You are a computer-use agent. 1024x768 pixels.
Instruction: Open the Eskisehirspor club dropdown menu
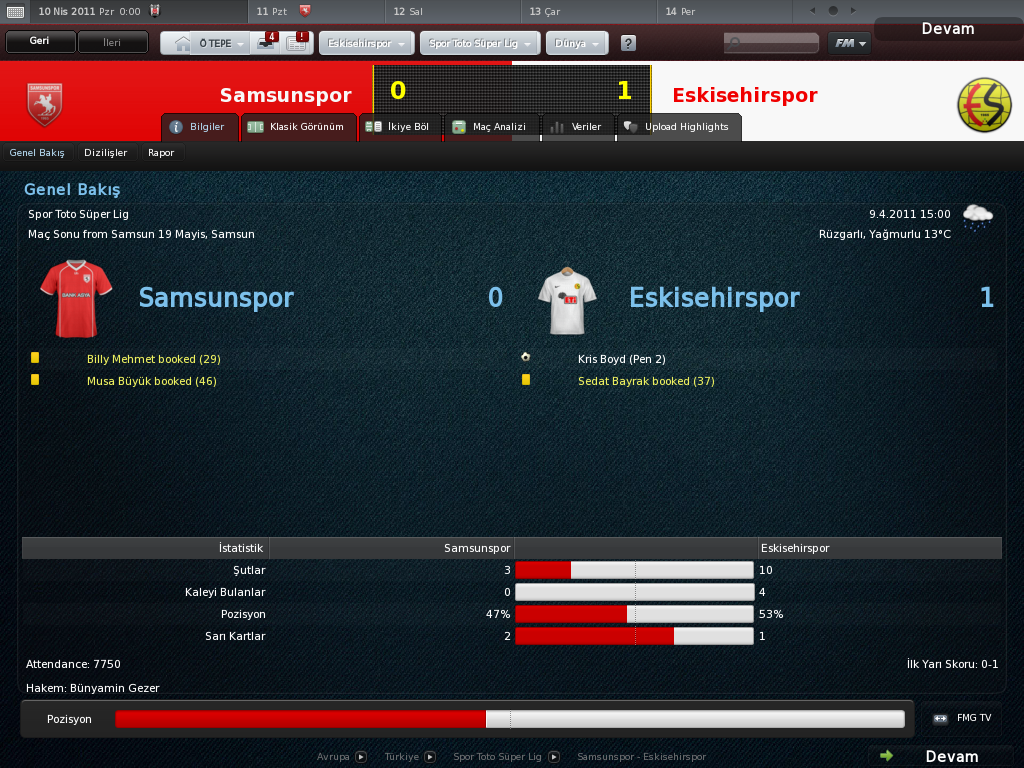pyautogui.click(x=366, y=44)
